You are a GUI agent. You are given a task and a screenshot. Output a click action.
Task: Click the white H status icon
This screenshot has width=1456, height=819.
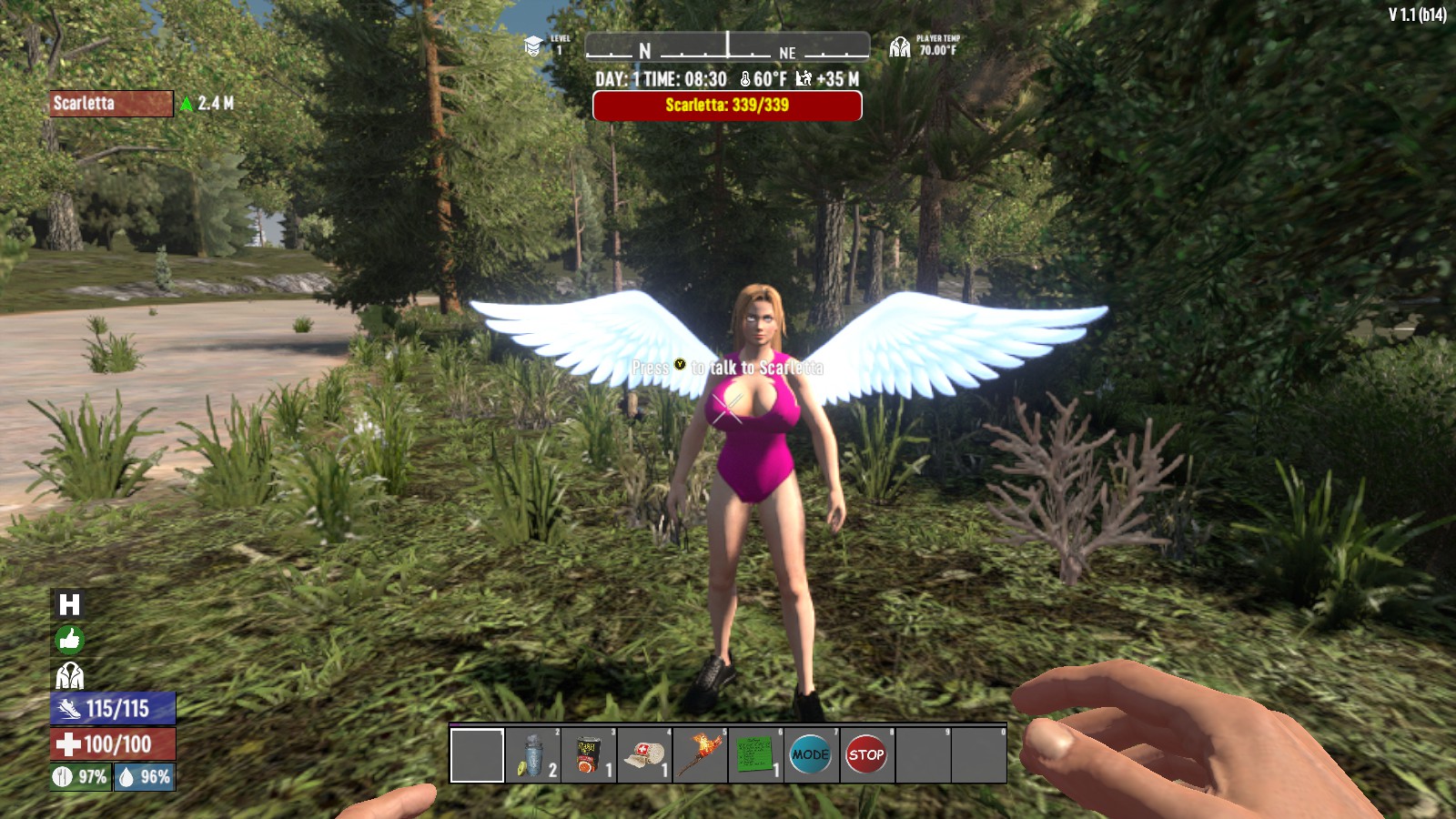pyautogui.click(x=69, y=605)
